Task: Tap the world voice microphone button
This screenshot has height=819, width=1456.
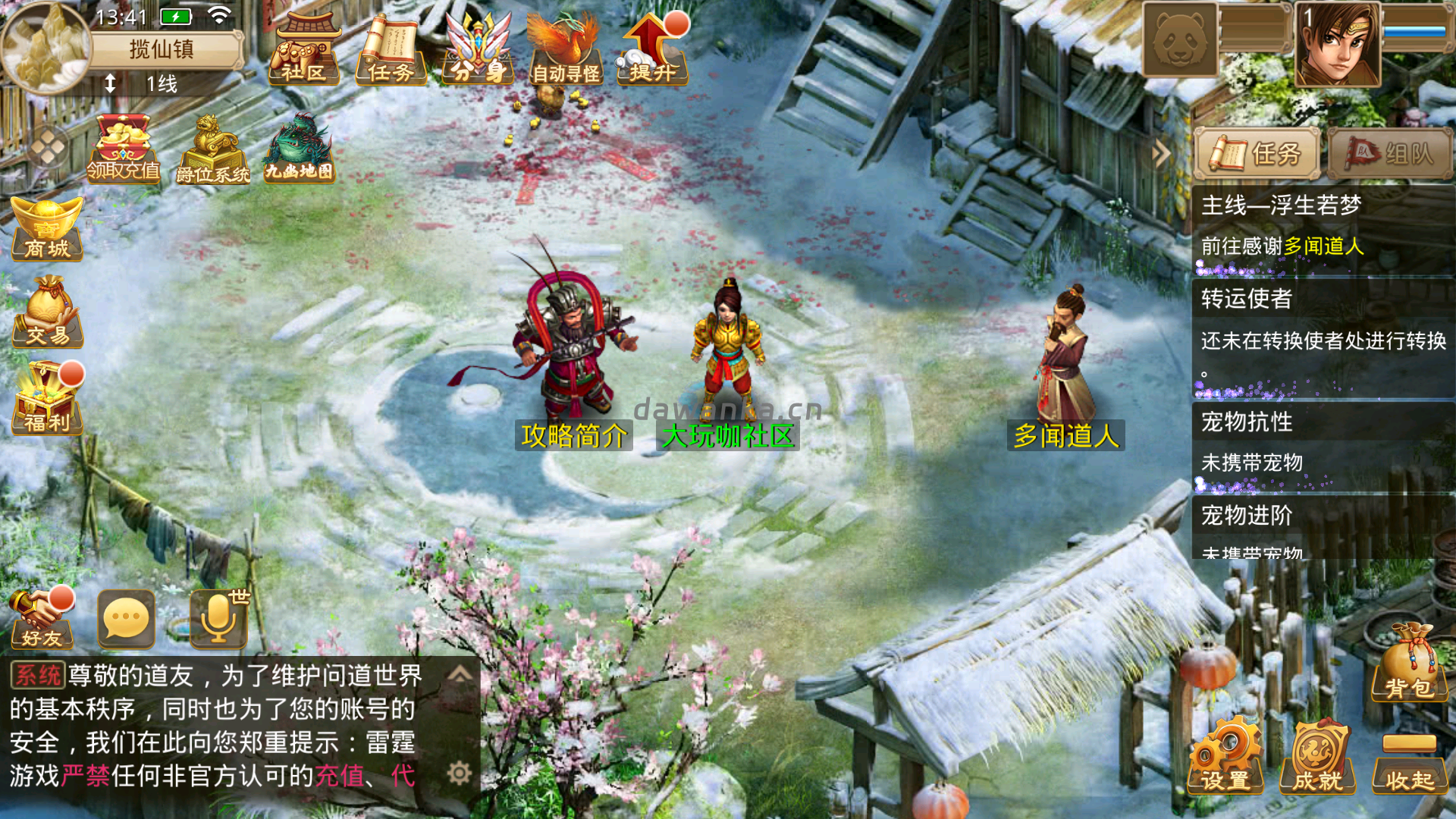Action: point(218,620)
